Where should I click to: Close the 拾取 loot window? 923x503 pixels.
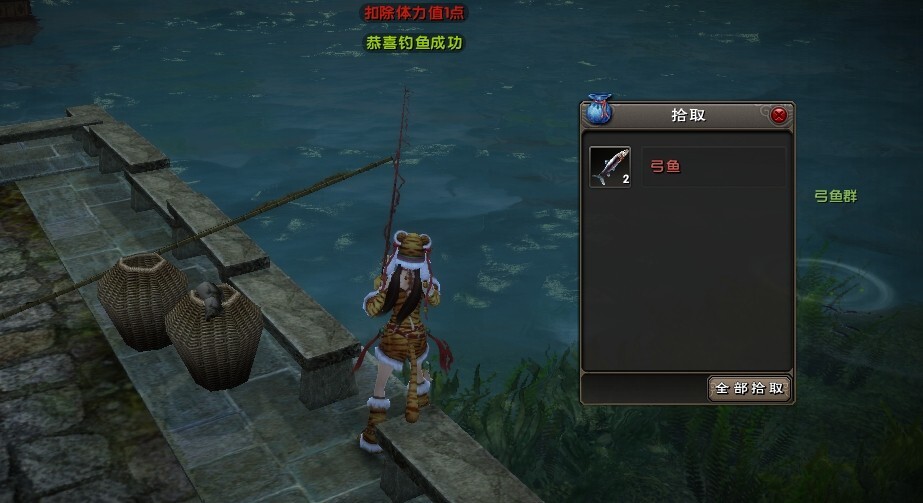(x=779, y=115)
